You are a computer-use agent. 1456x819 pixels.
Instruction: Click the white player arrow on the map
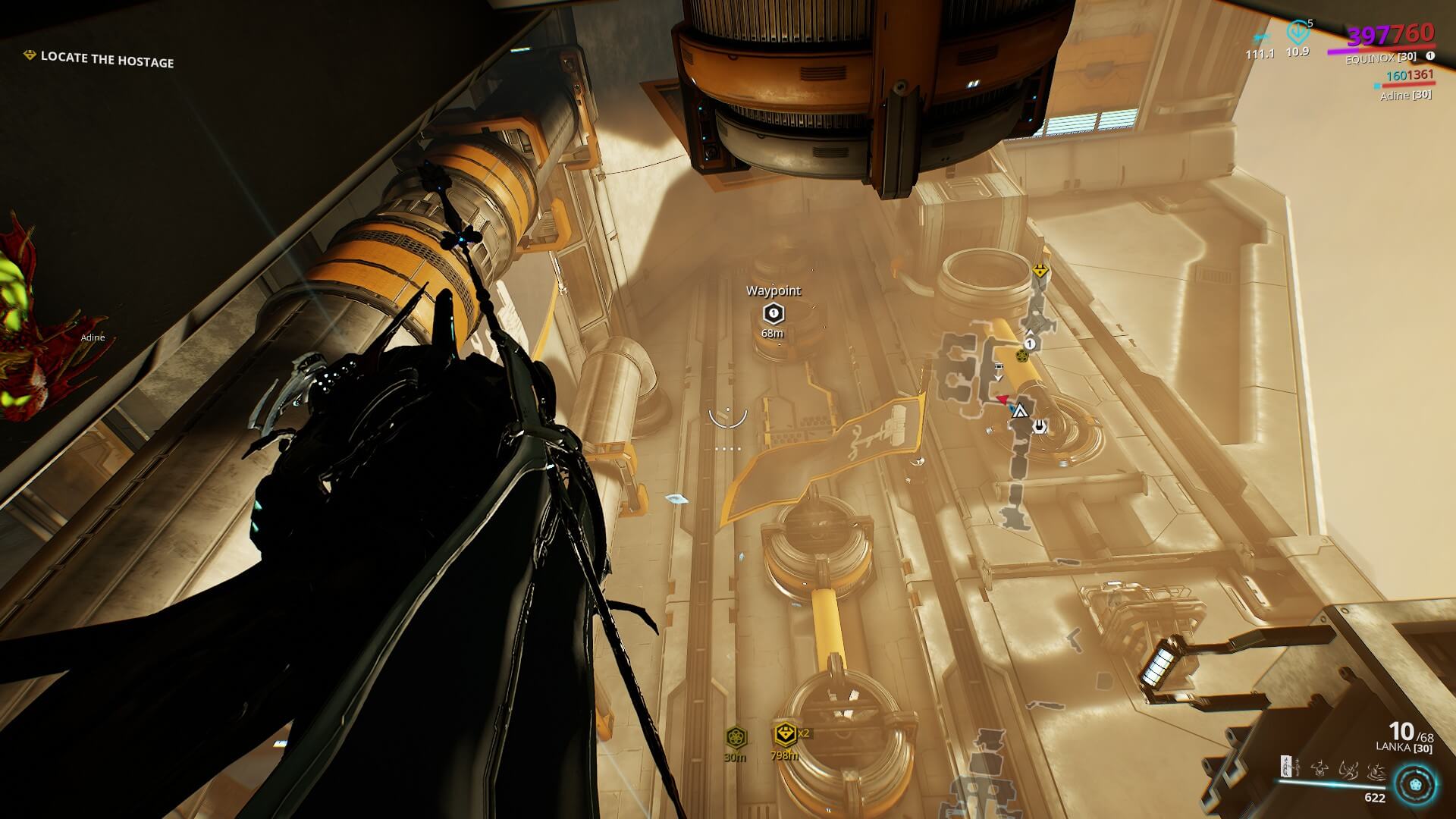click(x=1019, y=412)
